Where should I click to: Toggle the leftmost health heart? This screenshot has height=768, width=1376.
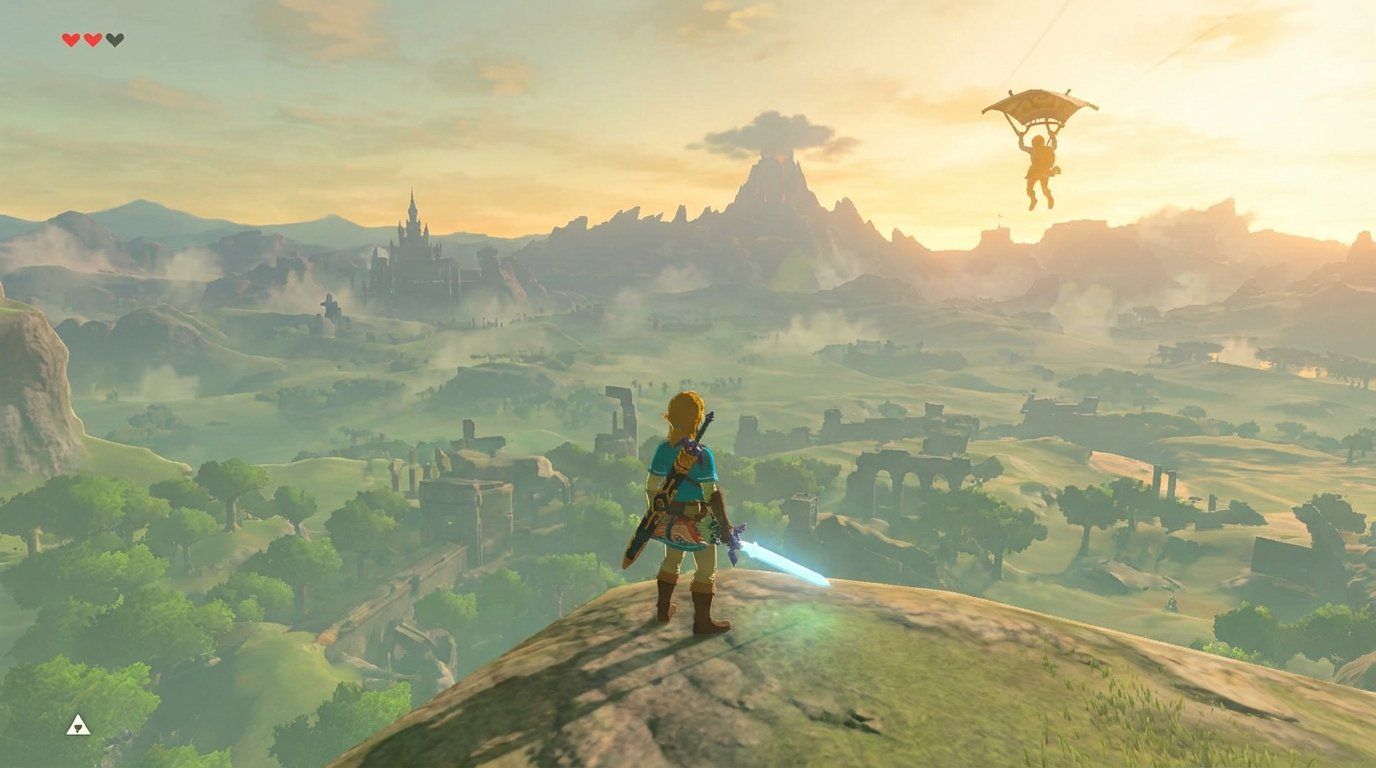click(x=71, y=39)
